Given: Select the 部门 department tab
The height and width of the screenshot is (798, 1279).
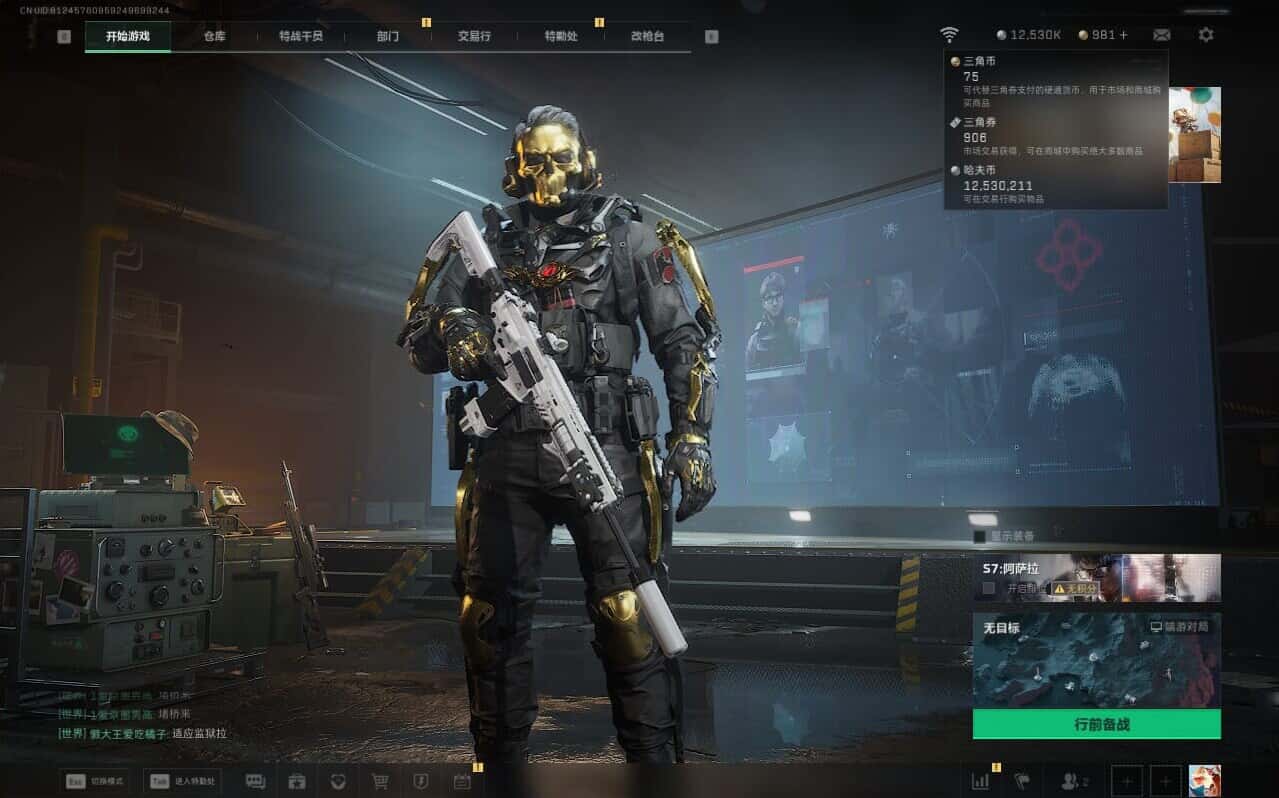Looking at the screenshot, I should (388, 36).
